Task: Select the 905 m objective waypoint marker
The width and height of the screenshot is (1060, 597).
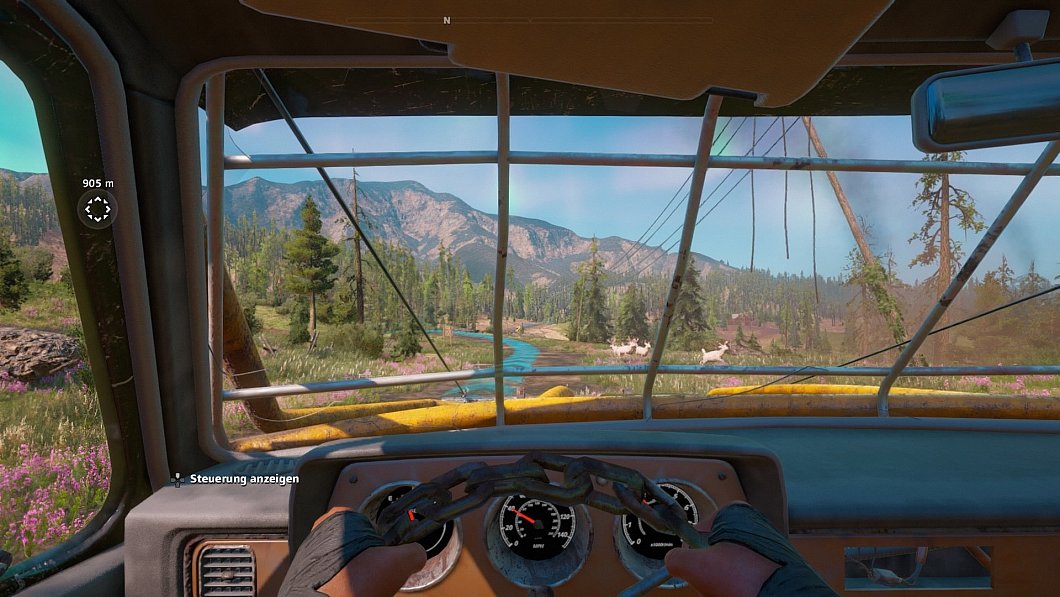Action: [x=98, y=209]
